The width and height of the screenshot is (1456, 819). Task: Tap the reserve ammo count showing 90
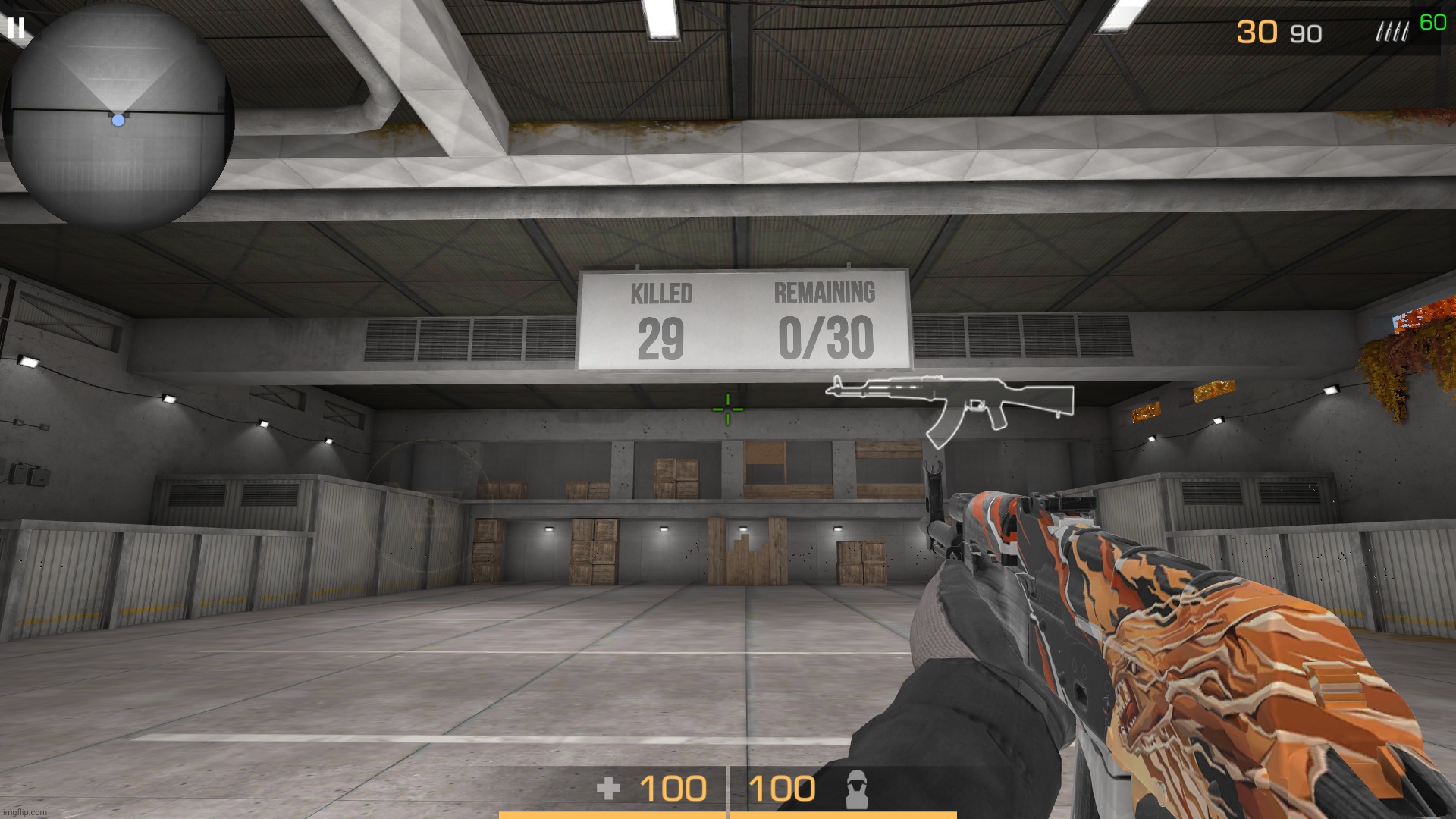[x=1304, y=33]
